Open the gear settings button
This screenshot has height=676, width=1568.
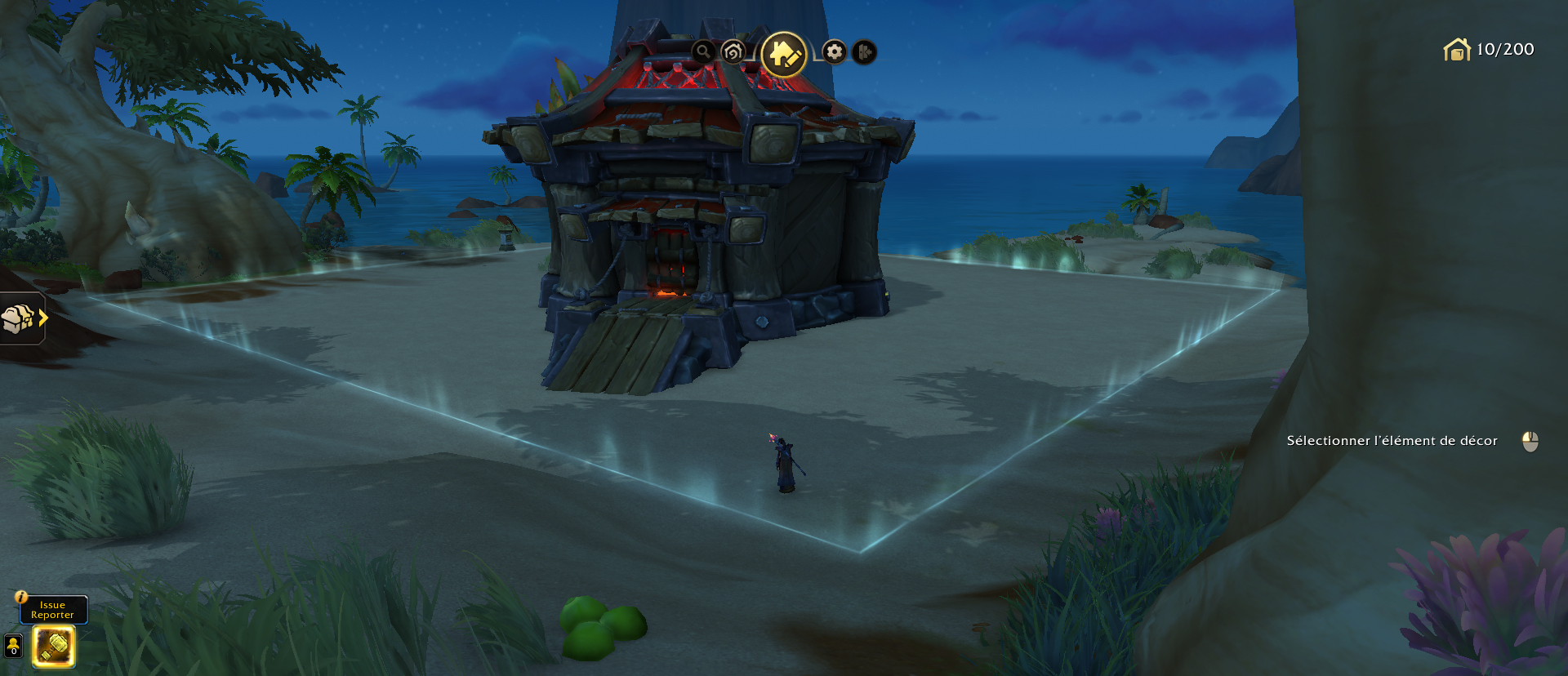pyautogui.click(x=834, y=52)
